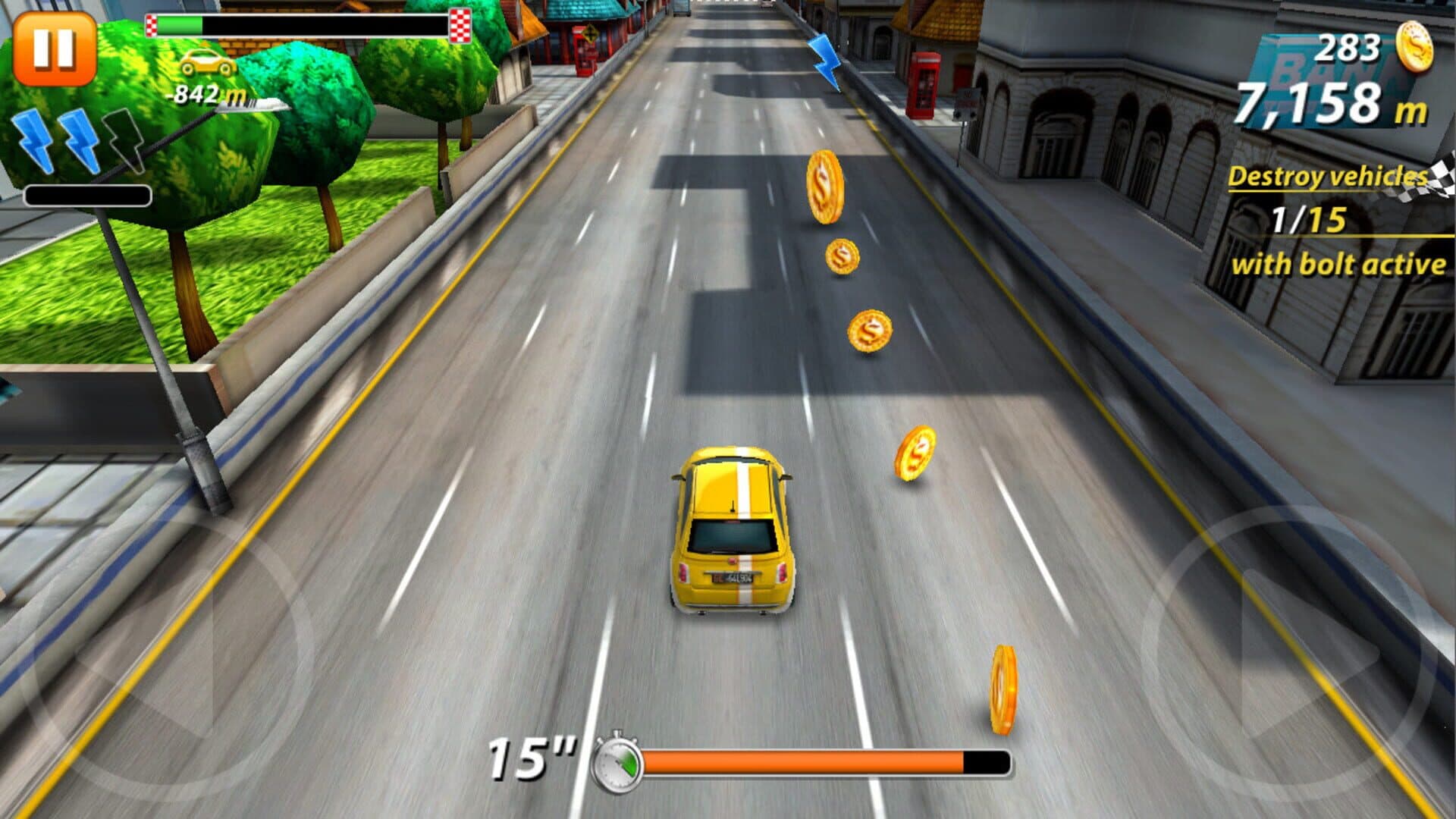Screen dimensions: 1456x819
Task: Pause the game with the orange button
Action: pyautogui.click(x=55, y=49)
